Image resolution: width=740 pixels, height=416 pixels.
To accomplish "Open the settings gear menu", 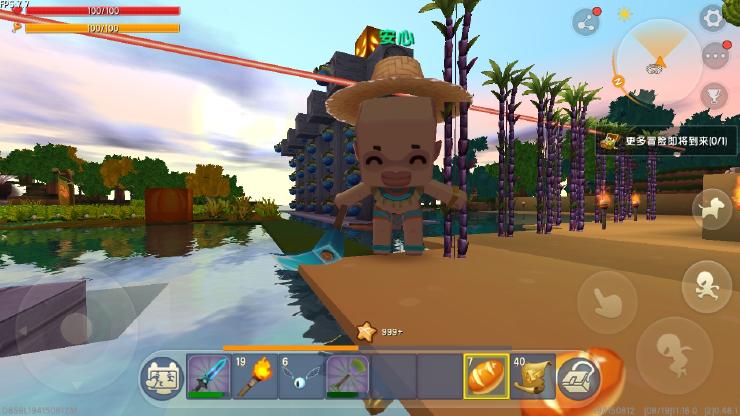I will (x=712, y=17).
